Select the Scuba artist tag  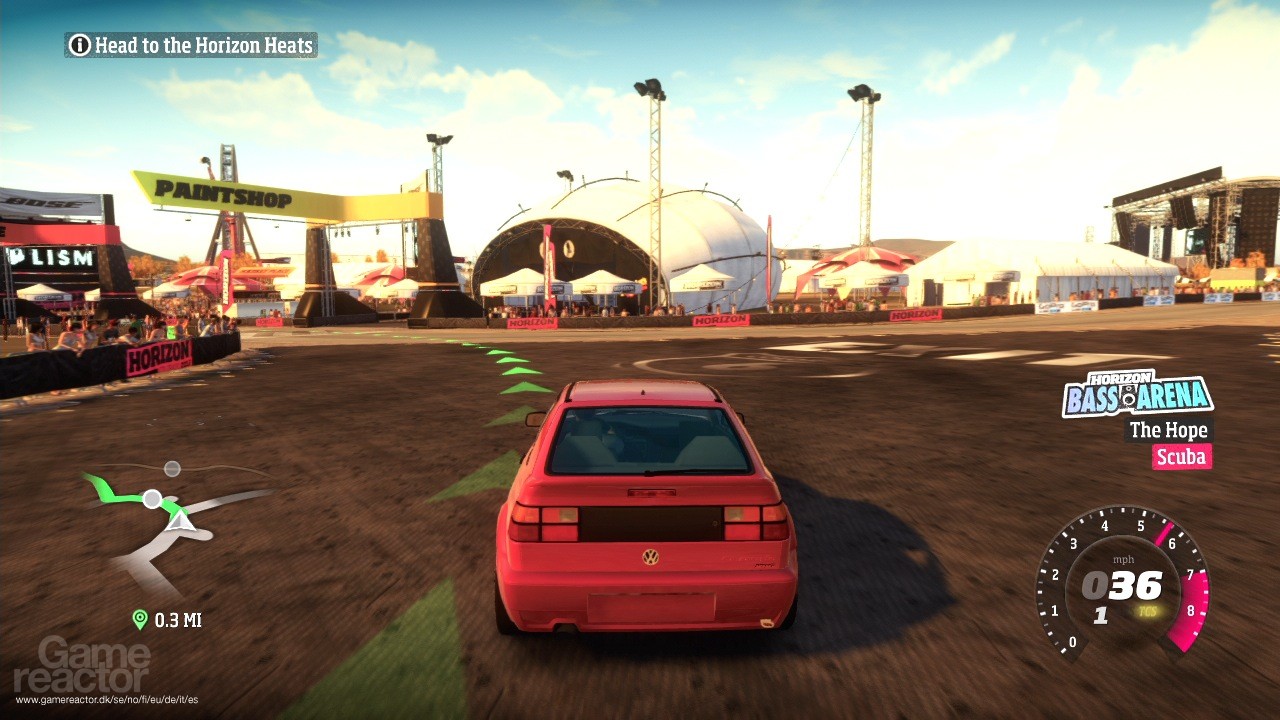(x=1181, y=457)
